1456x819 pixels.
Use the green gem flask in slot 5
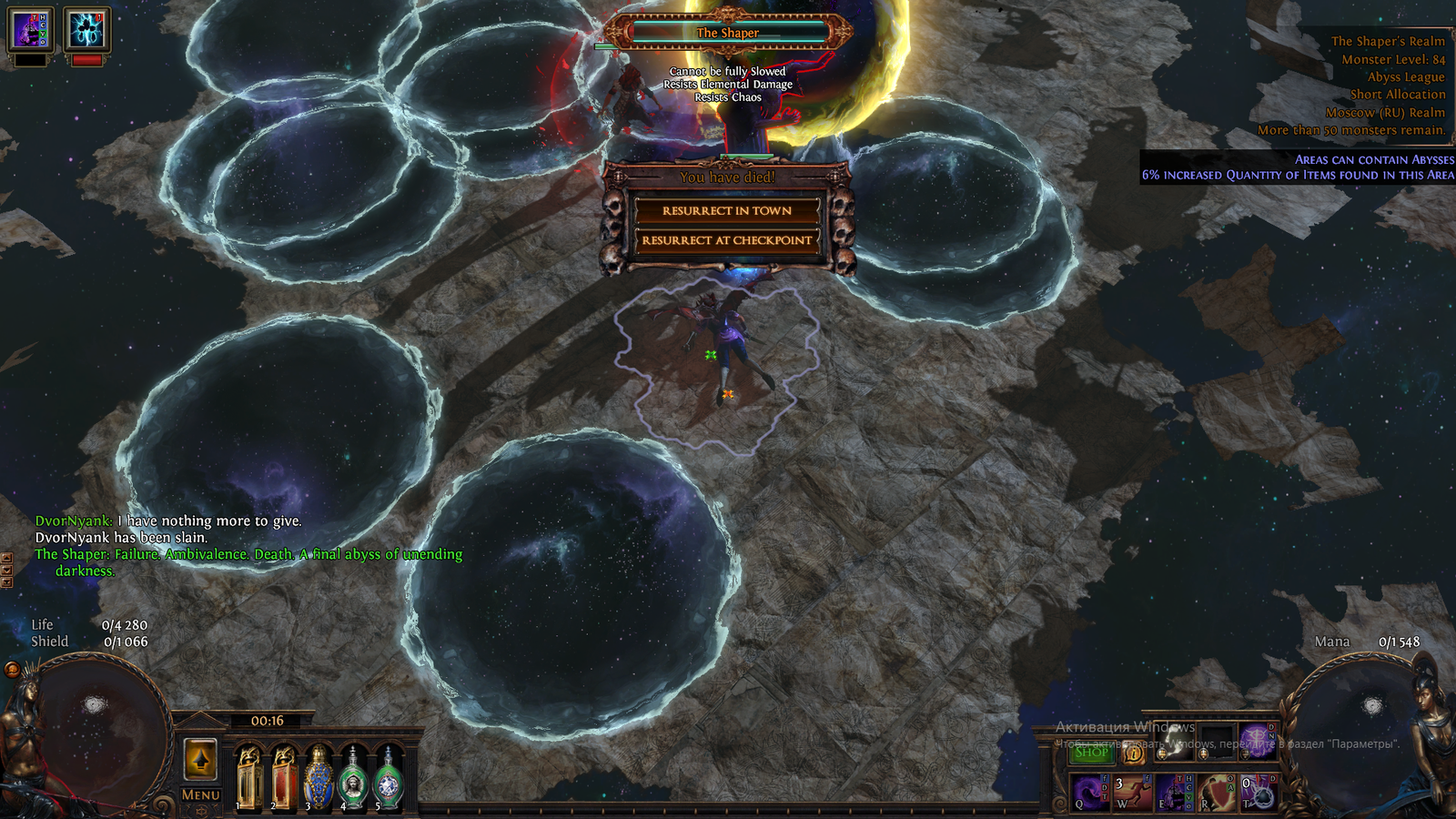point(388,778)
